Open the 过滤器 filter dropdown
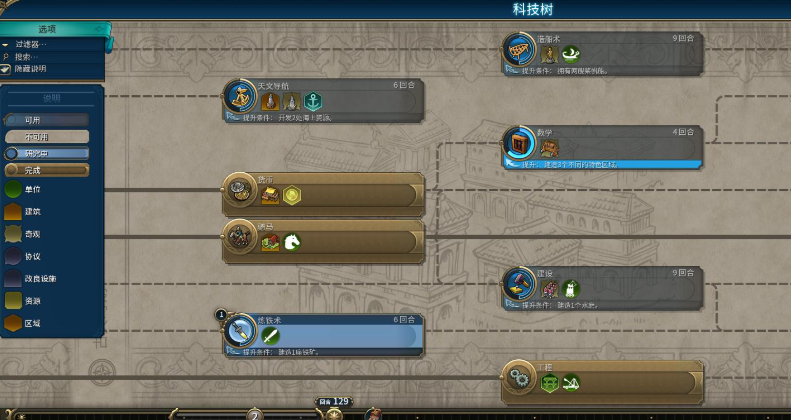This screenshot has width=791, height=420. click(30, 44)
